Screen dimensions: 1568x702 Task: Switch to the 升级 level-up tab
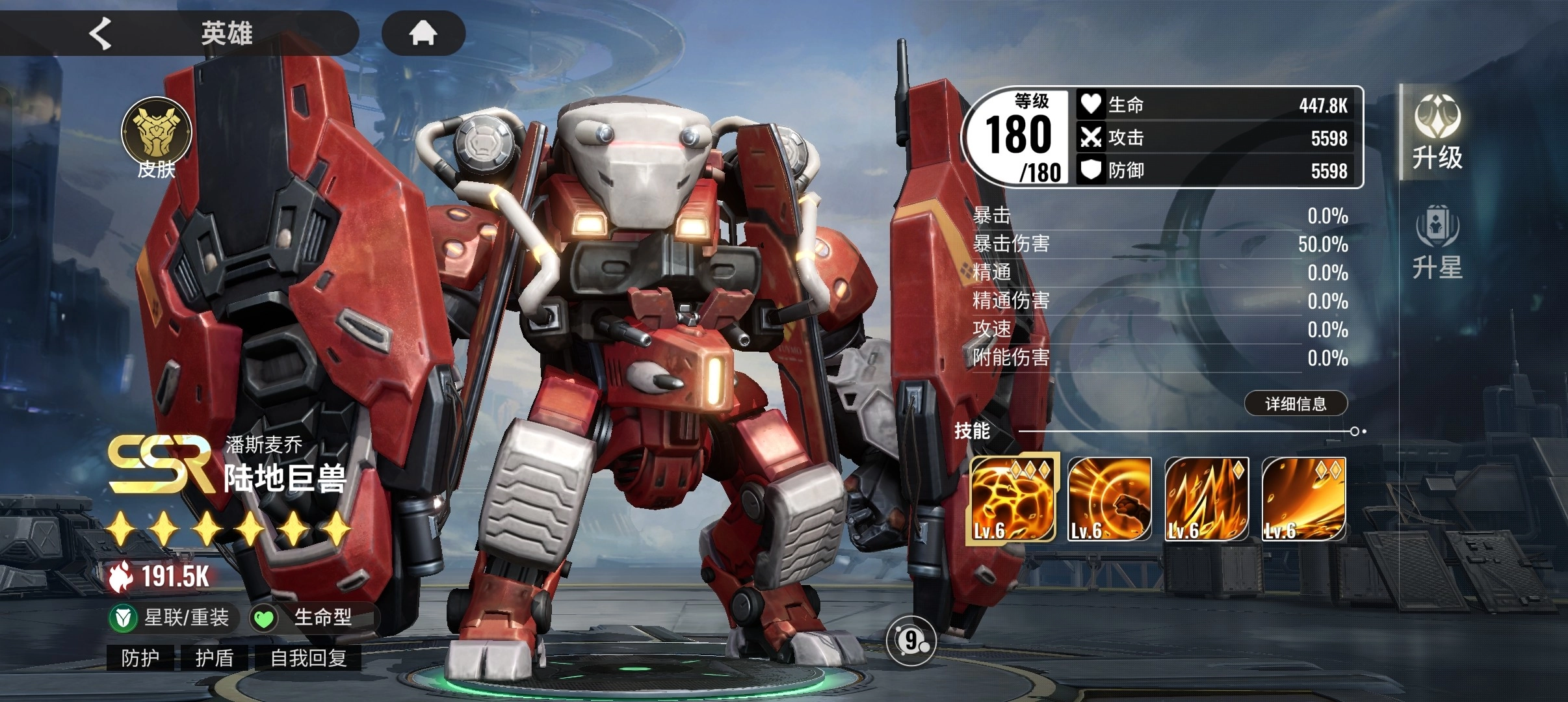[x=1437, y=133]
